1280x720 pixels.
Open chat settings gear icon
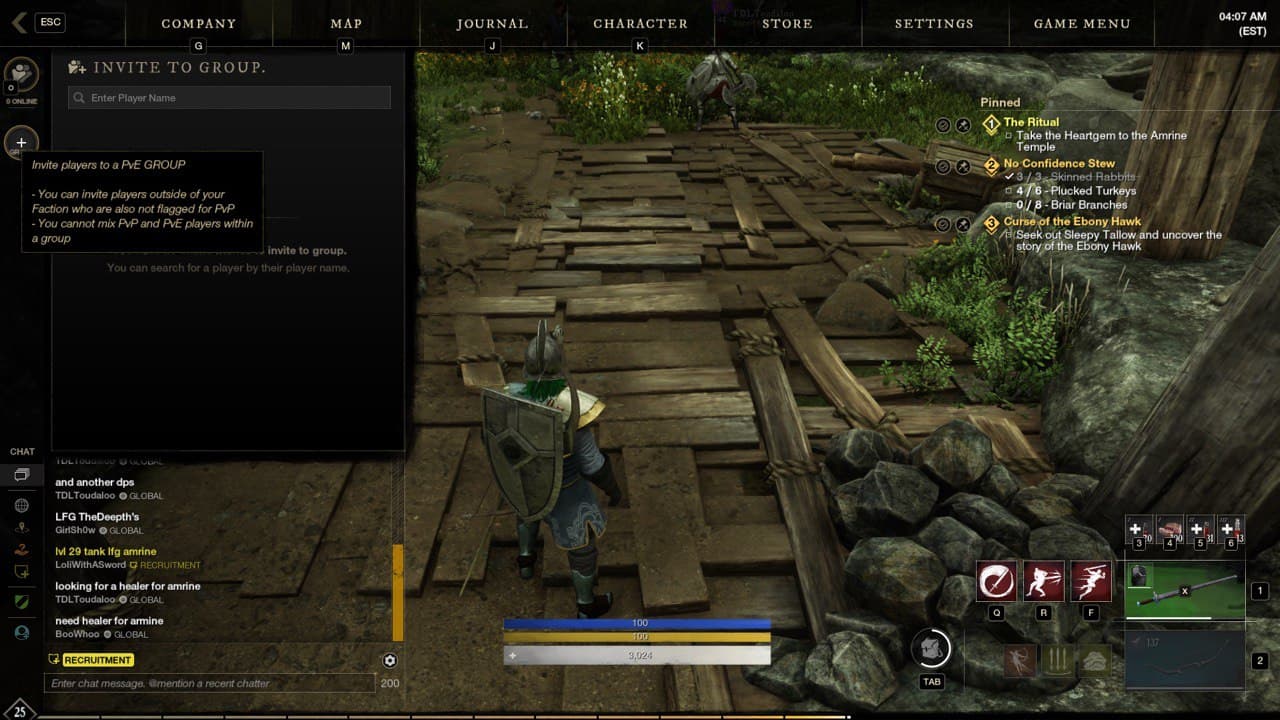[390, 660]
